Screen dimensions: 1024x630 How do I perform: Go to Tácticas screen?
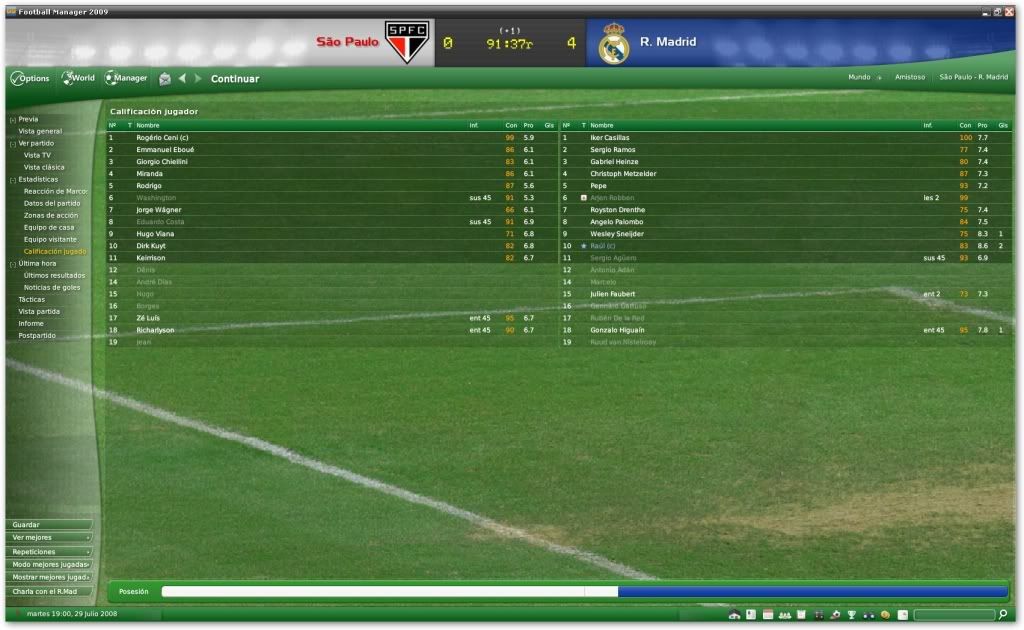pos(32,299)
